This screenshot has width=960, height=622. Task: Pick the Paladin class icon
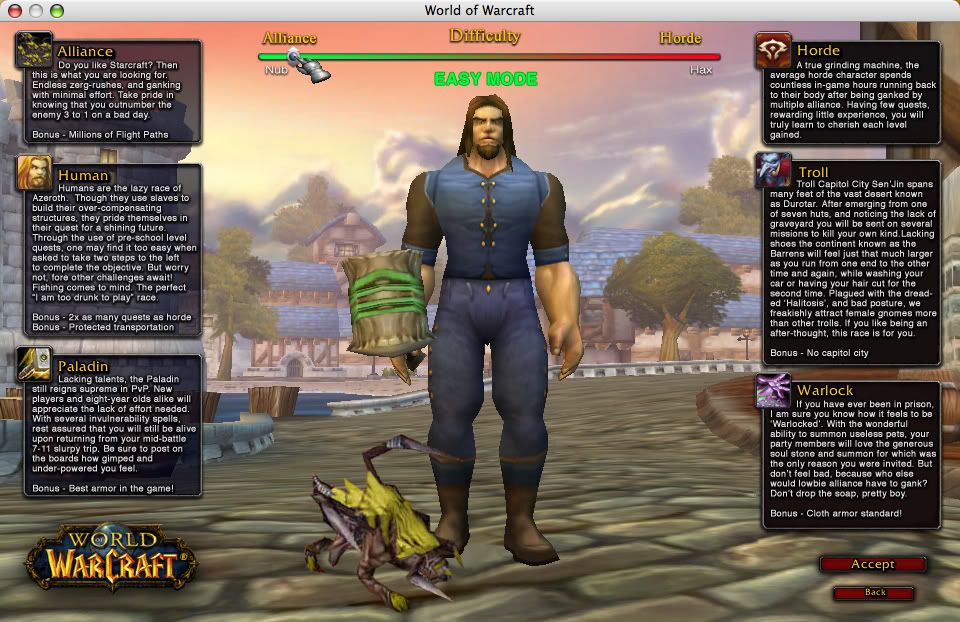click(x=35, y=364)
